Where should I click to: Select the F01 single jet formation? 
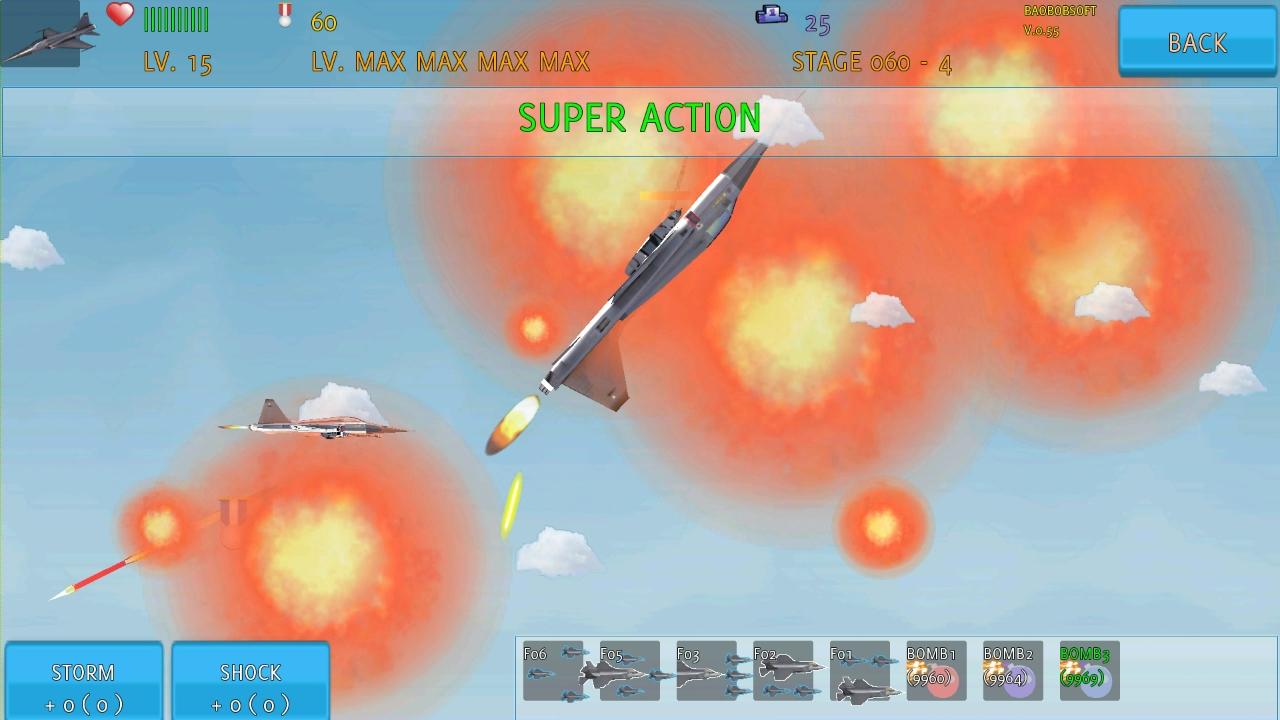858,670
